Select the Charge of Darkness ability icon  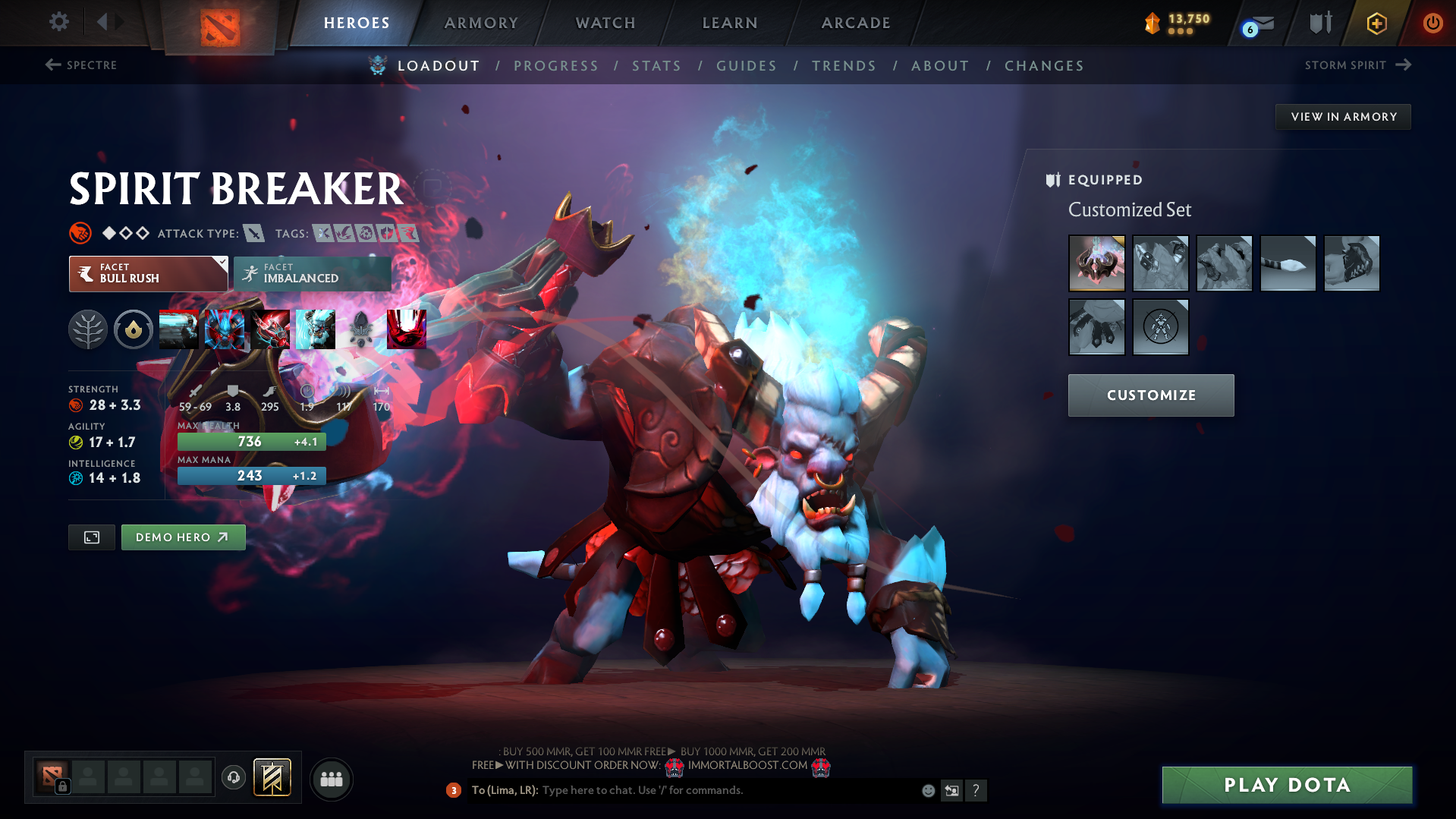click(179, 329)
